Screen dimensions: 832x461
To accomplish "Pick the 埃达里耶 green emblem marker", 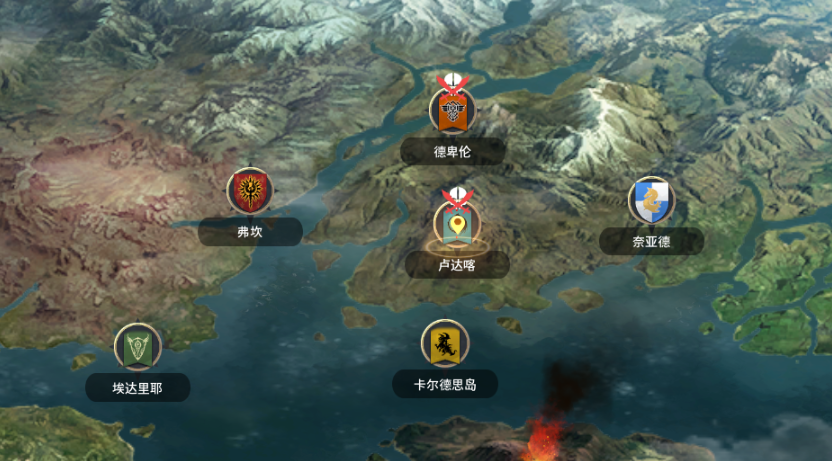I will [x=138, y=347].
